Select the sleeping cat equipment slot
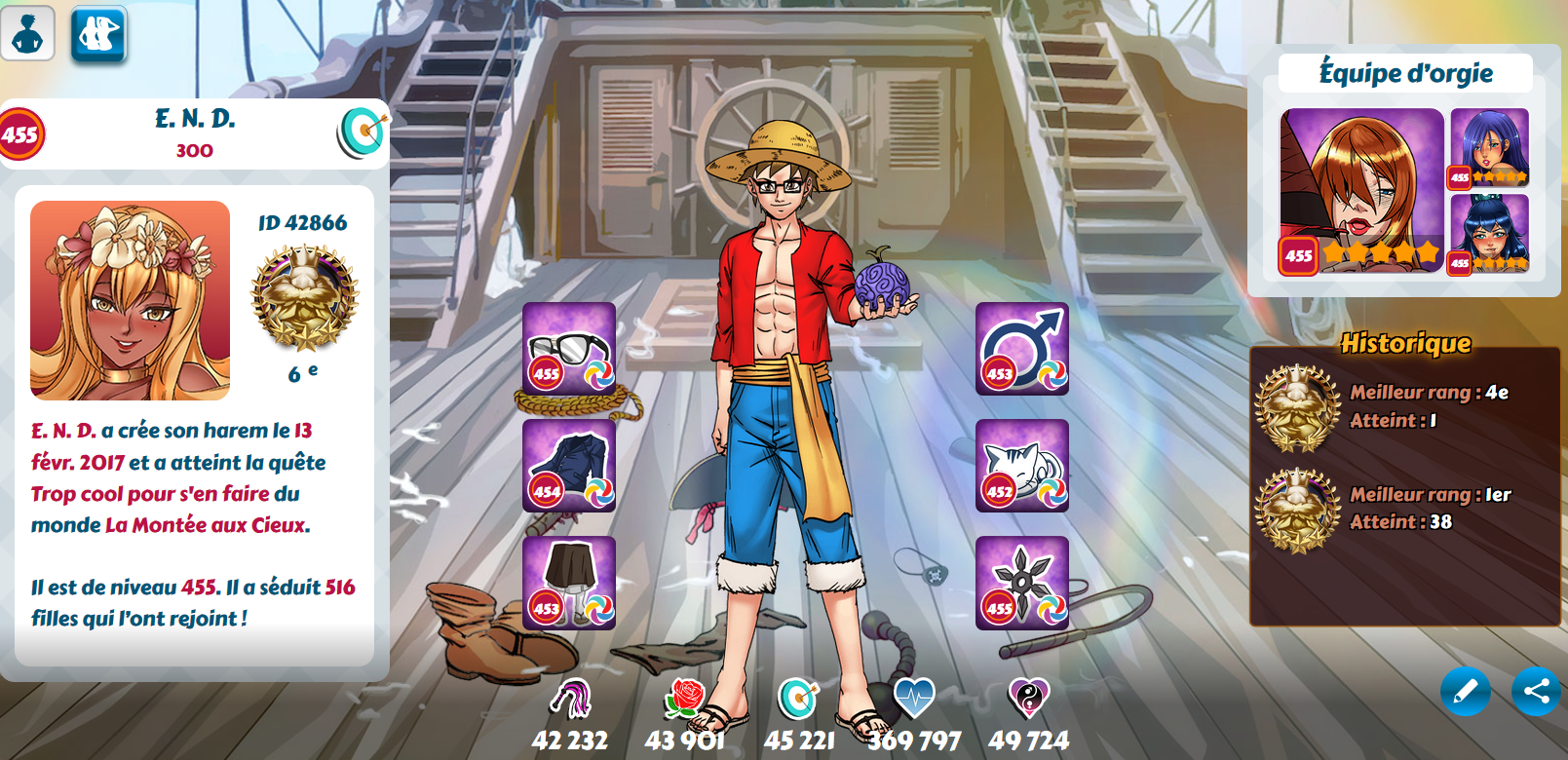Image resolution: width=1568 pixels, height=760 pixels. (x=1022, y=466)
